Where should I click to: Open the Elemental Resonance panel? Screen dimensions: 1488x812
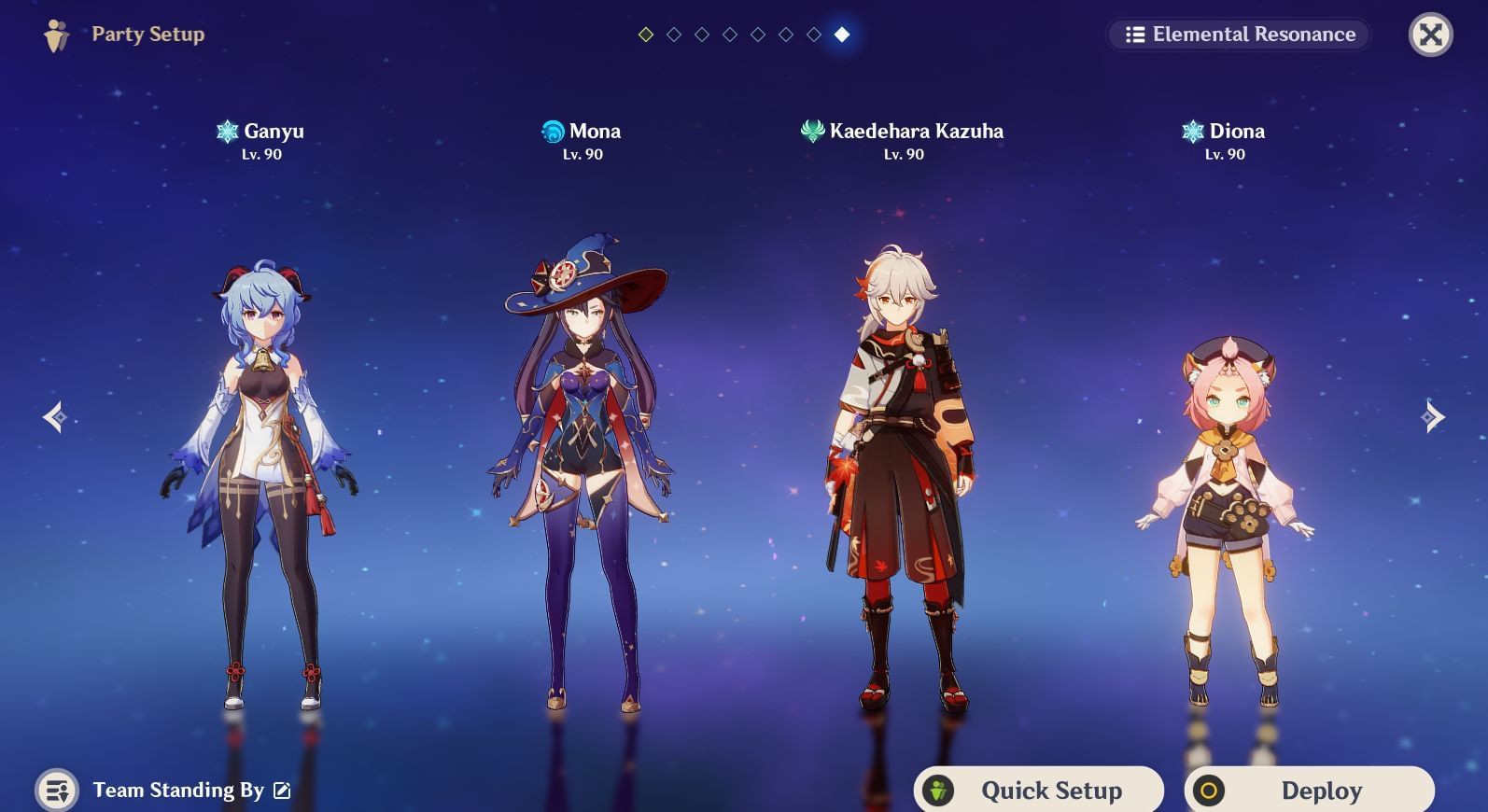click(x=1239, y=35)
